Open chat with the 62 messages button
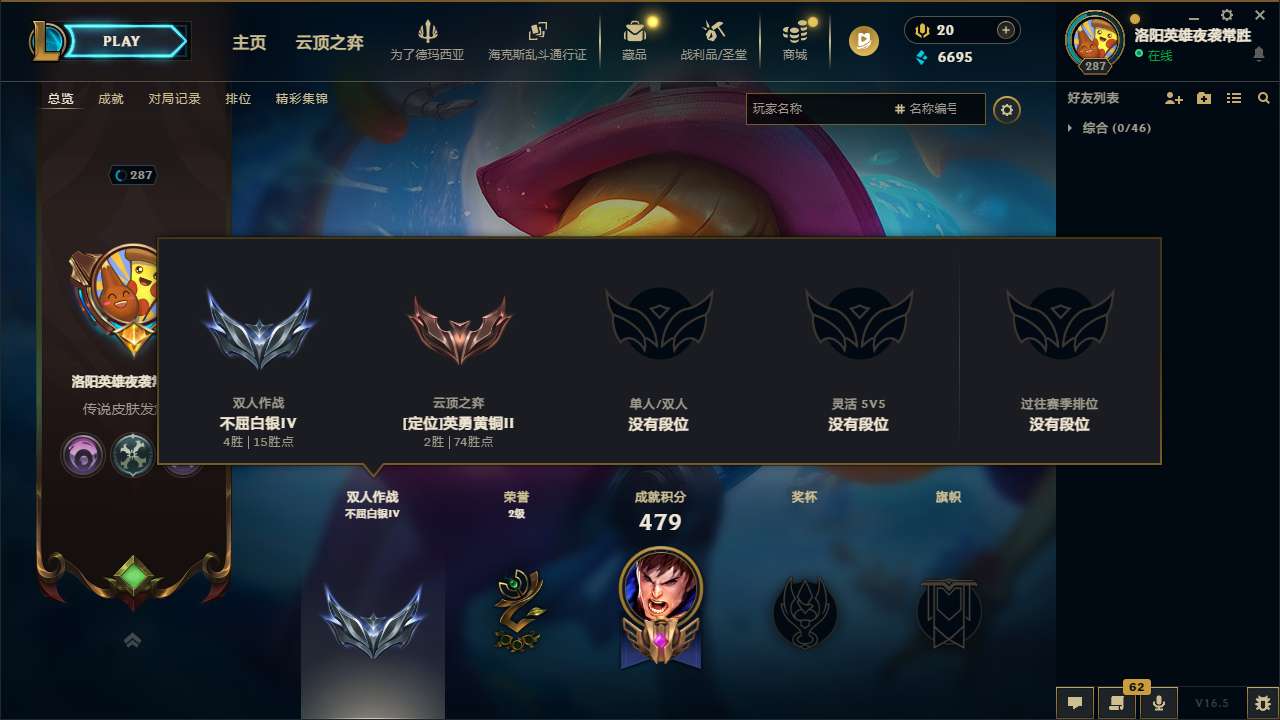The height and width of the screenshot is (720, 1280). 1115,703
